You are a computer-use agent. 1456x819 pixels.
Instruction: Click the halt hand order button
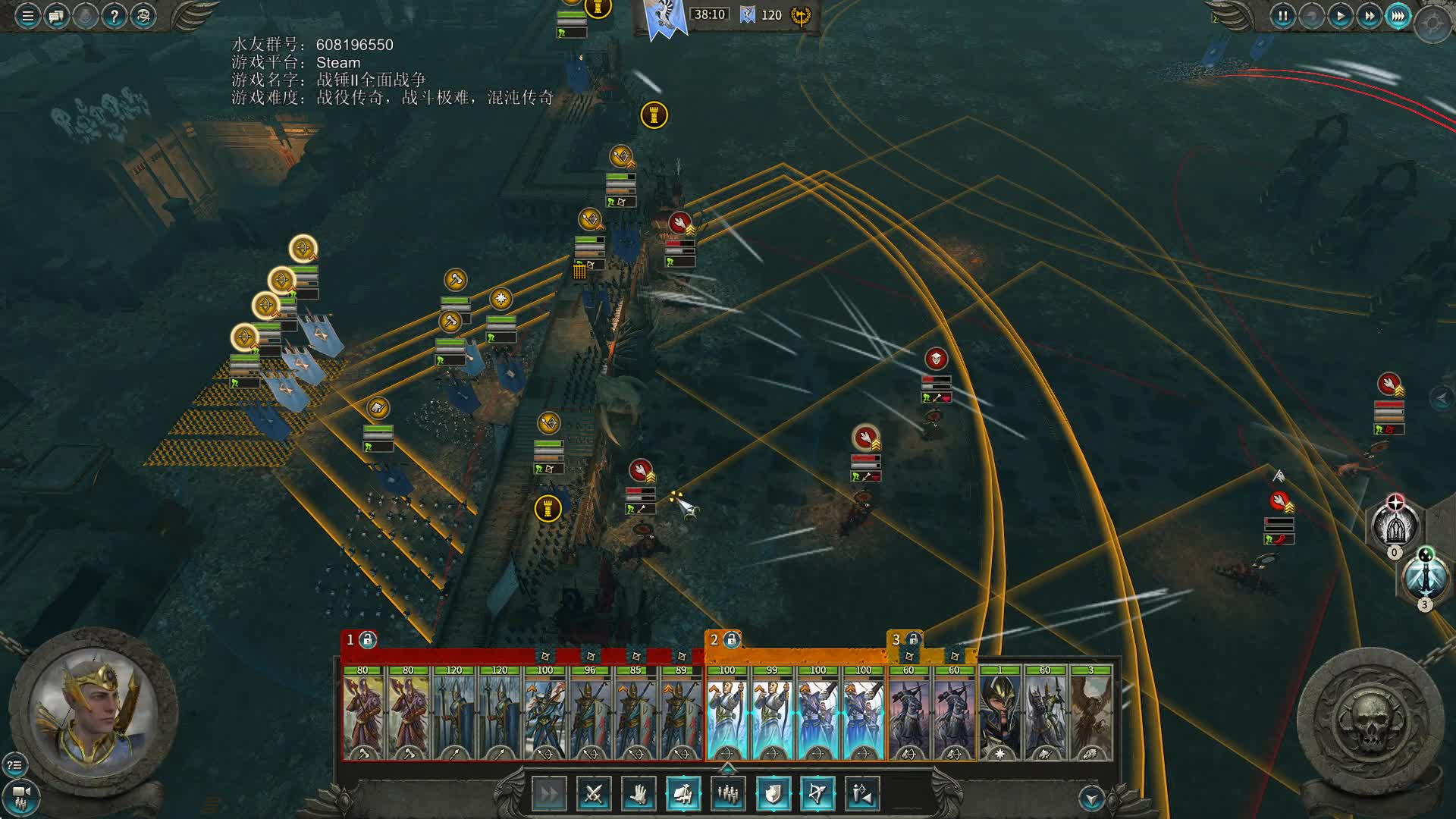pyautogui.click(x=639, y=794)
